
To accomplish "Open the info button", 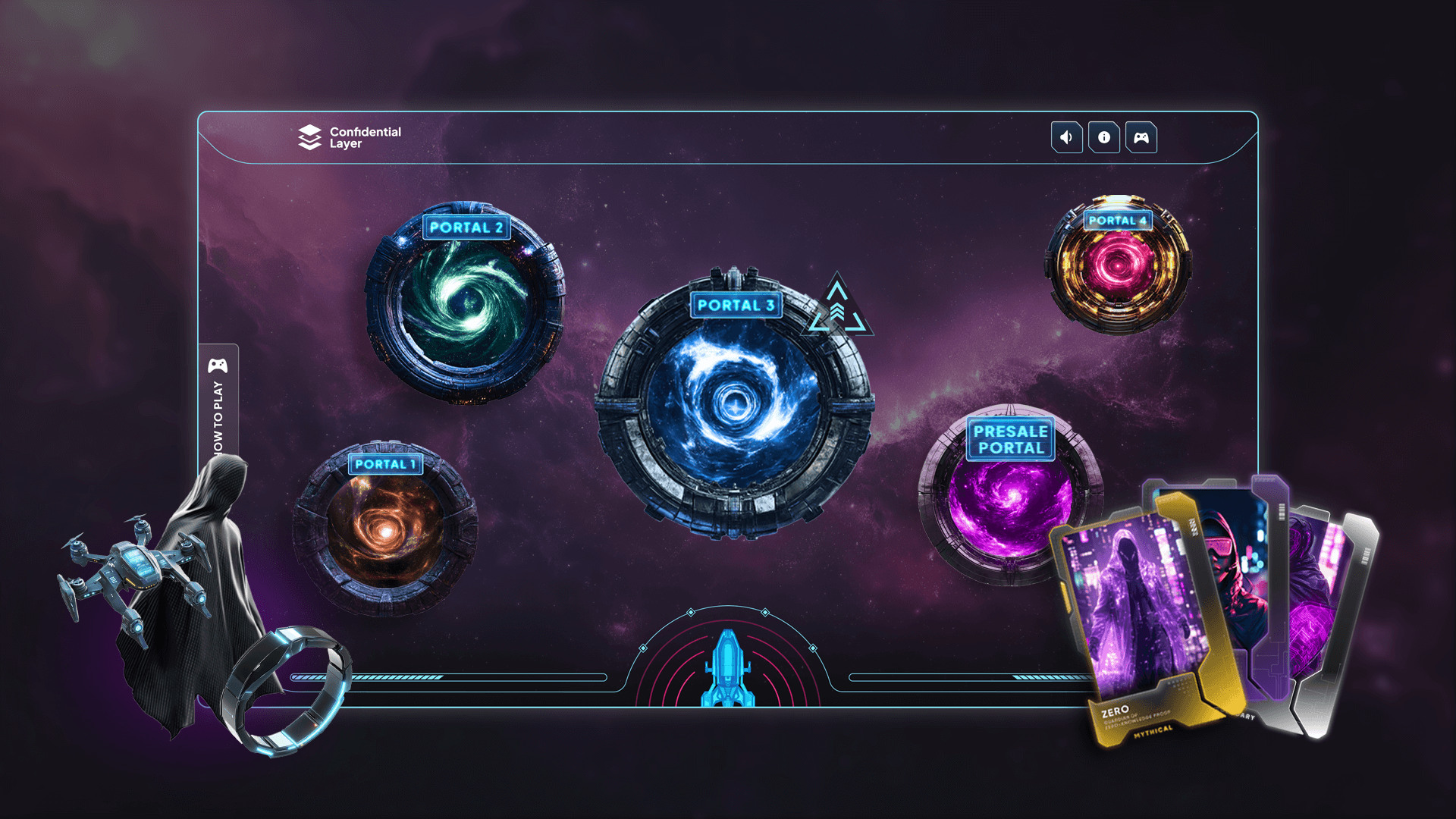I will tap(1104, 137).
